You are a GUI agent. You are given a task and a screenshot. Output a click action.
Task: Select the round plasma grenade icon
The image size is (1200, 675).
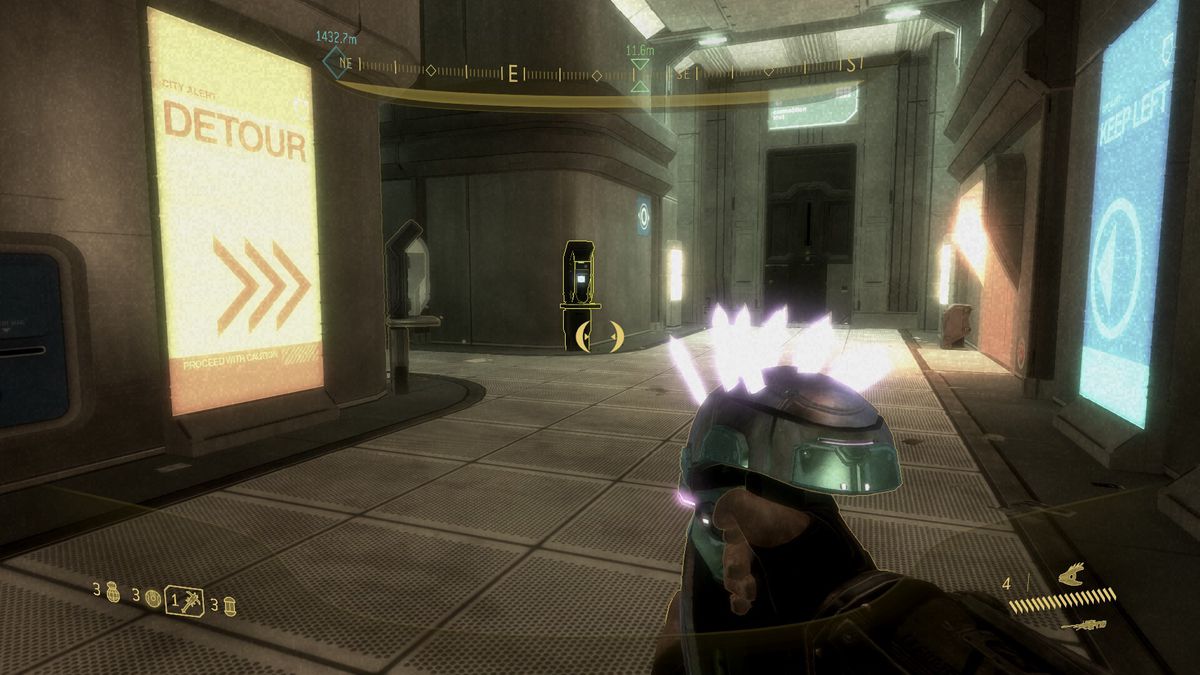point(152,599)
